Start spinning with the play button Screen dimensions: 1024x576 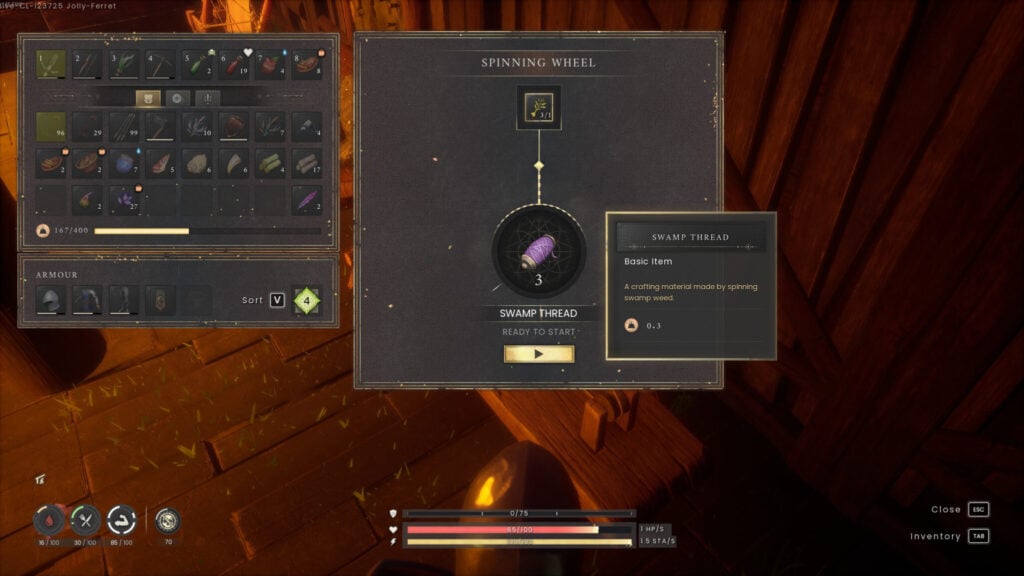tap(539, 354)
